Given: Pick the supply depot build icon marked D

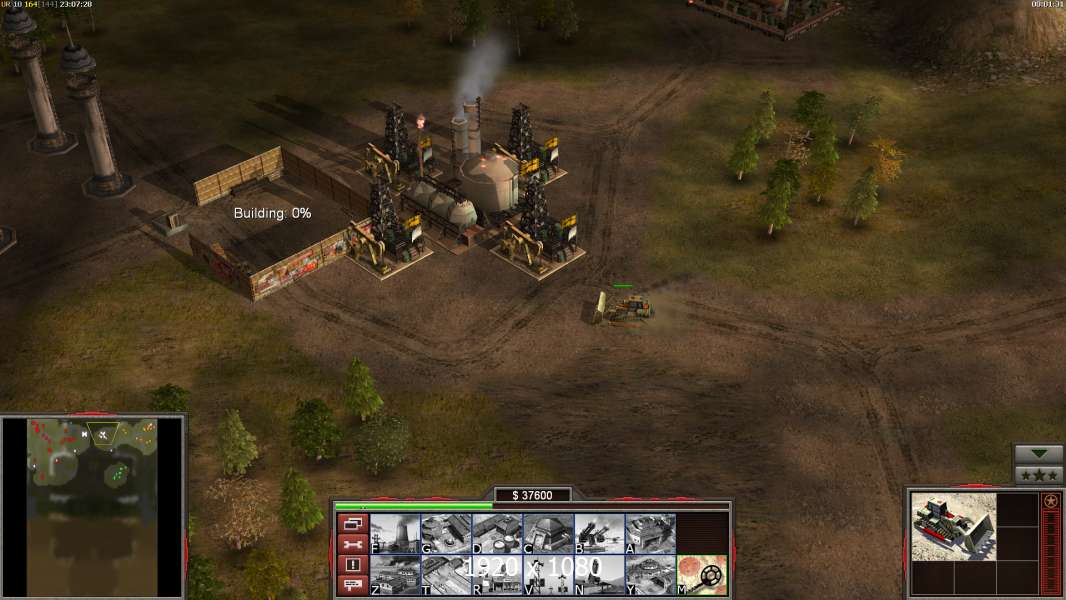Looking at the screenshot, I should (497, 534).
